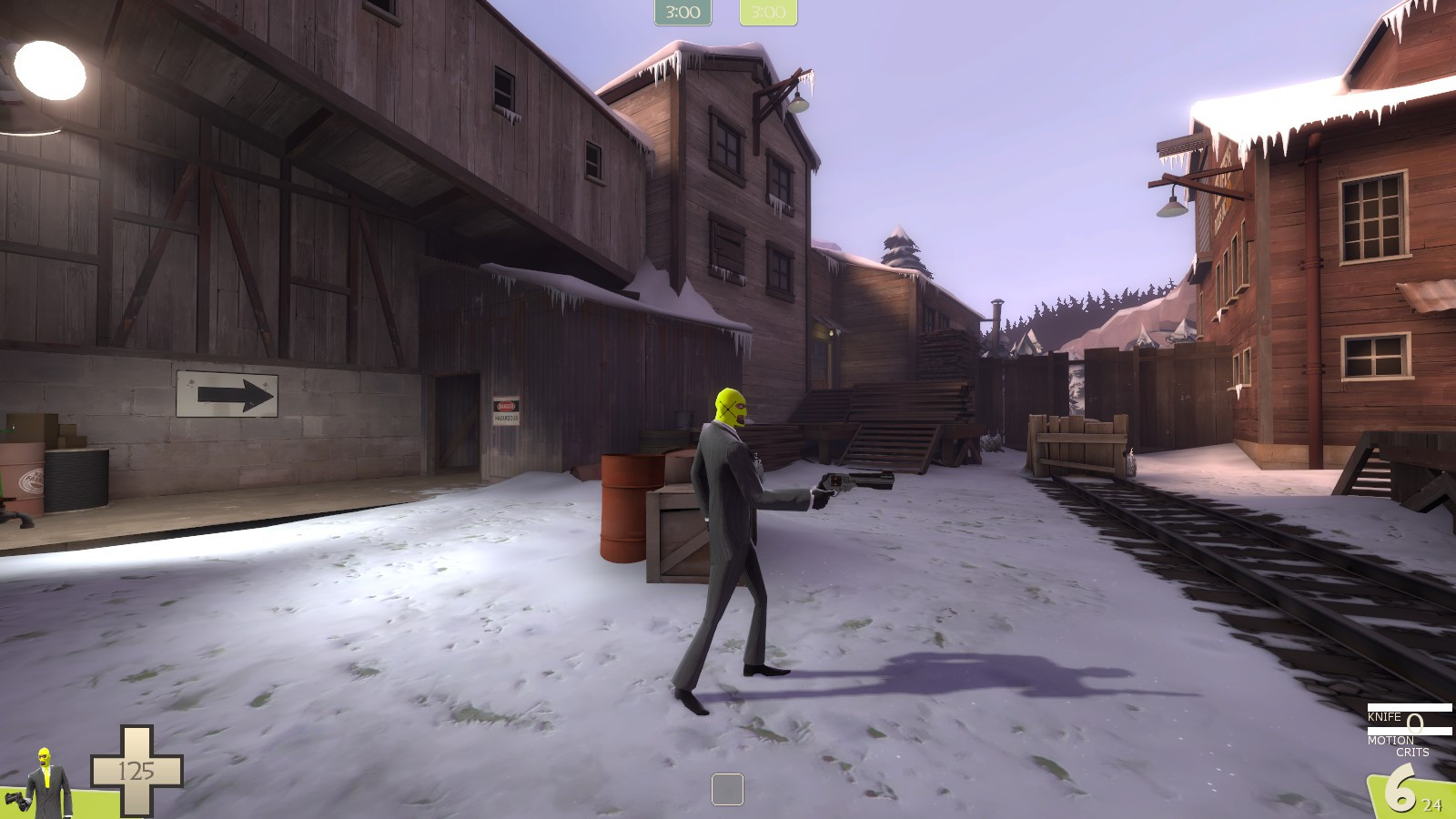
Task: Click the knife kill count zero
Action: (x=1413, y=723)
